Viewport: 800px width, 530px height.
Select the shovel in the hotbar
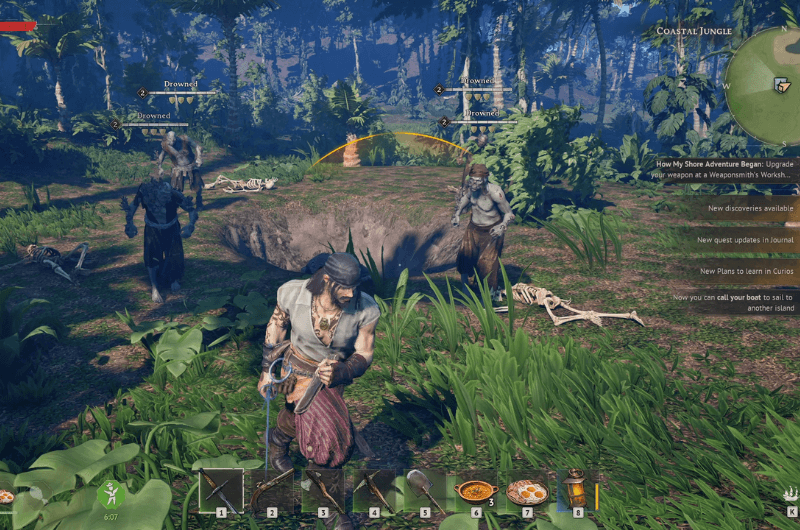425,490
